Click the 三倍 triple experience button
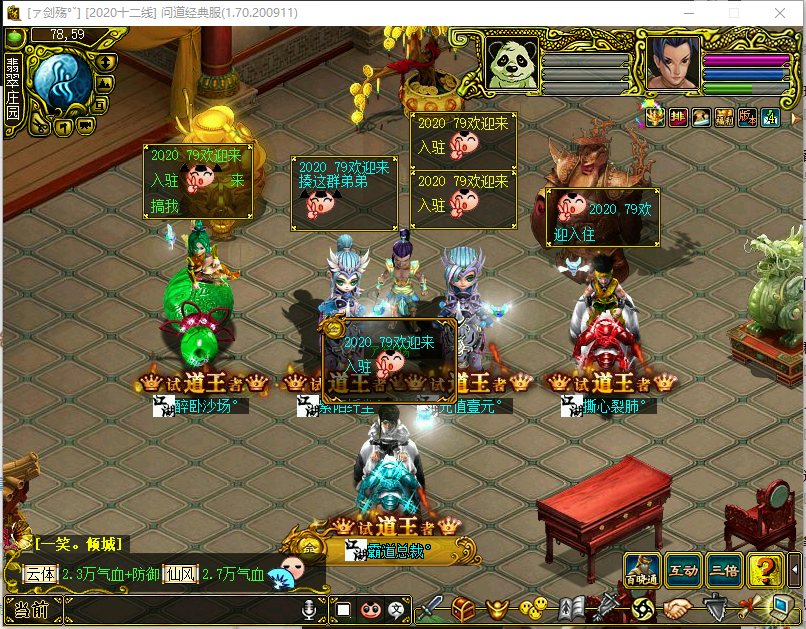 tap(723, 568)
